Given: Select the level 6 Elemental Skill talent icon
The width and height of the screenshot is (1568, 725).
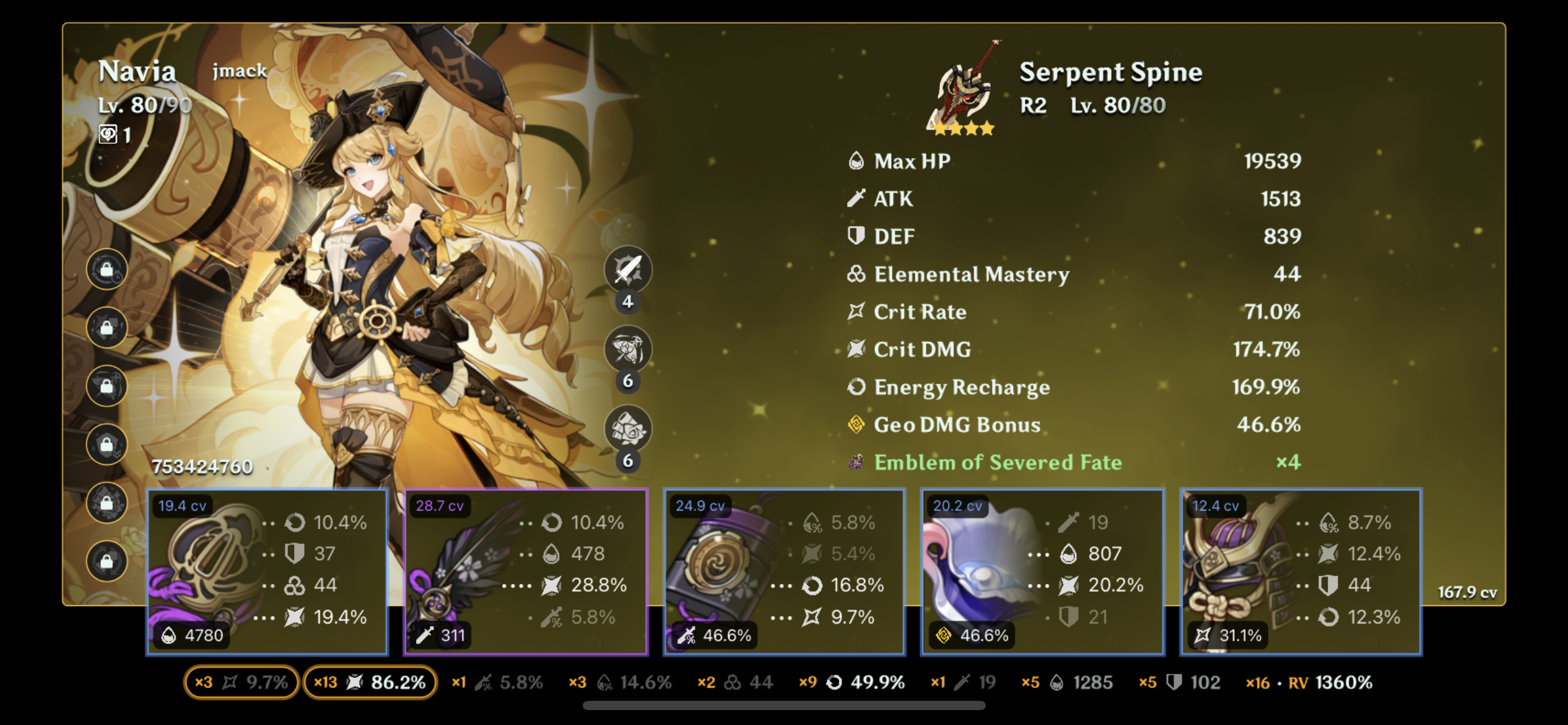Looking at the screenshot, I should [627, 350].
